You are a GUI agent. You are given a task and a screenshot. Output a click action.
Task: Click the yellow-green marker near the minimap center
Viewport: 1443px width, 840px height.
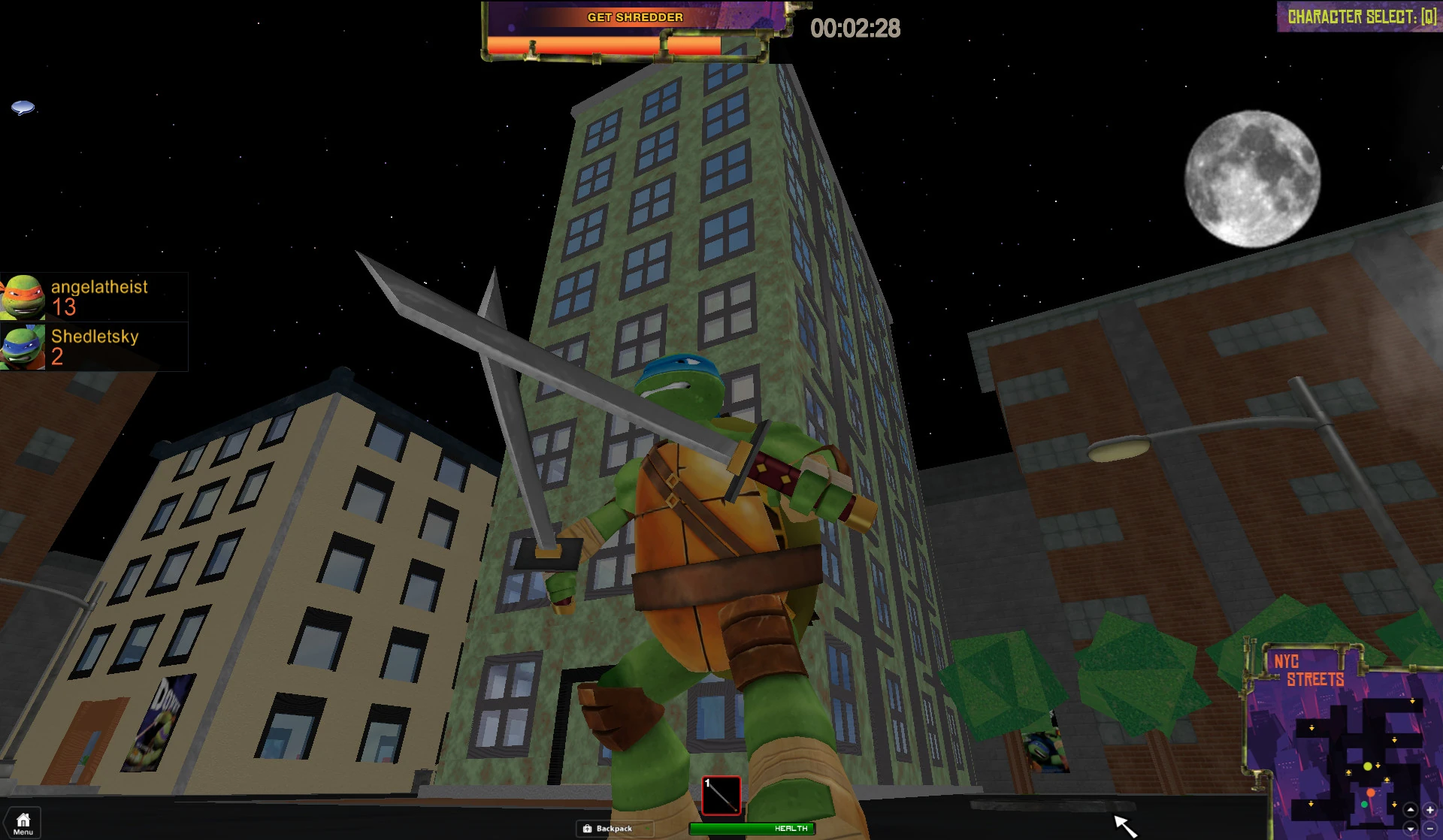coord(1368,767)
